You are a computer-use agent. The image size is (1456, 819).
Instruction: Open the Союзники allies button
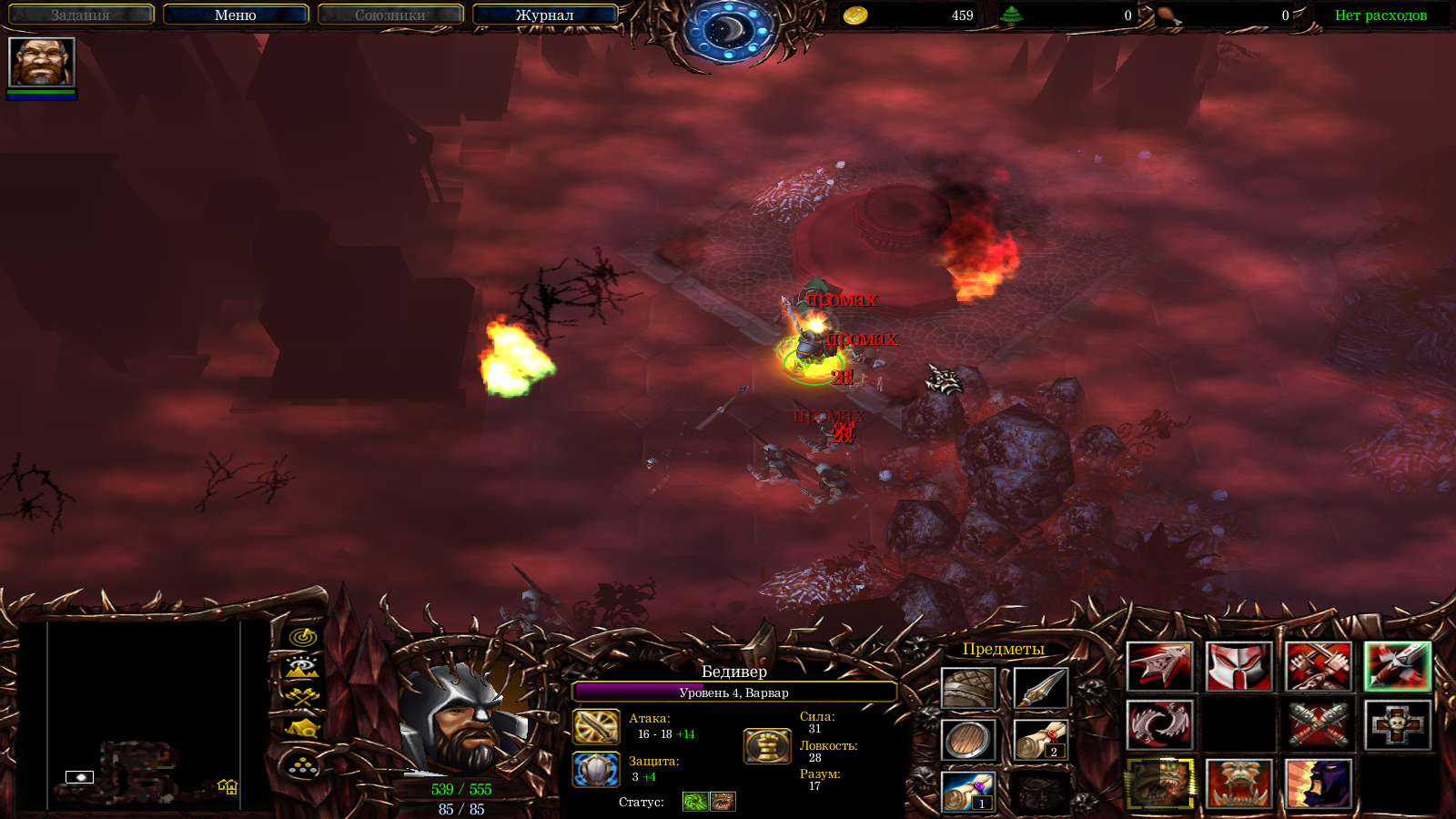click(x=390, y=15)
